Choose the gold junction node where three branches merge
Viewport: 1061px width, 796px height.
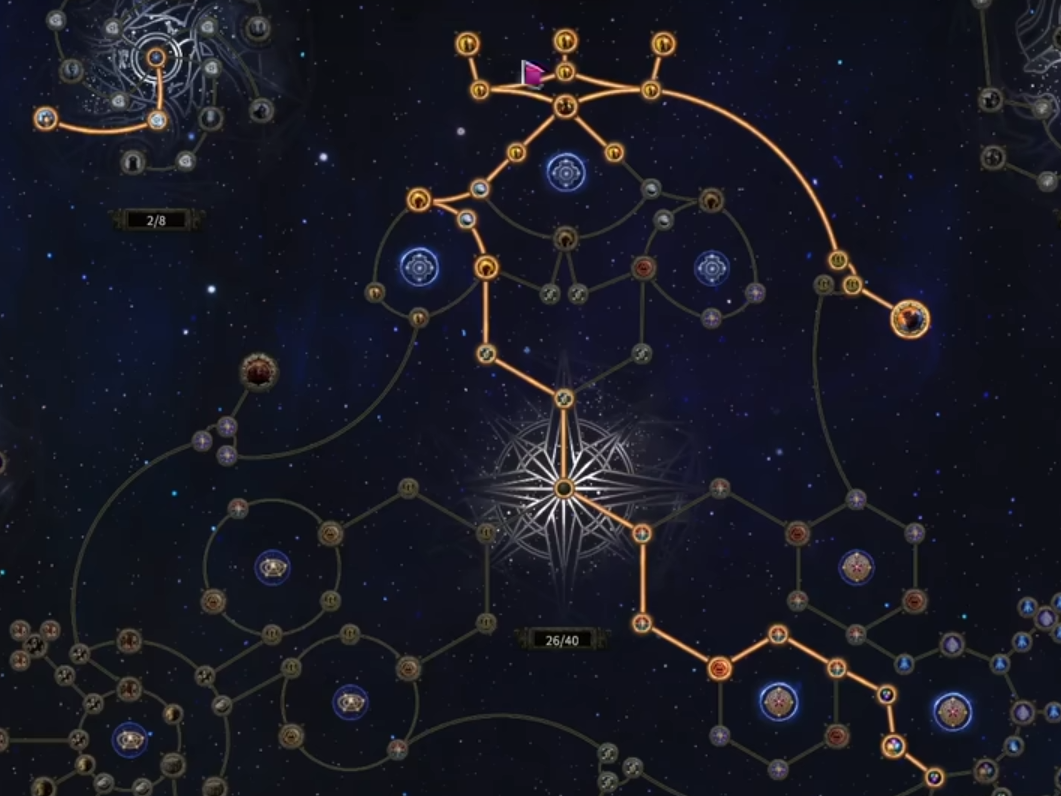pyautogui.click(x=565, y=105)
